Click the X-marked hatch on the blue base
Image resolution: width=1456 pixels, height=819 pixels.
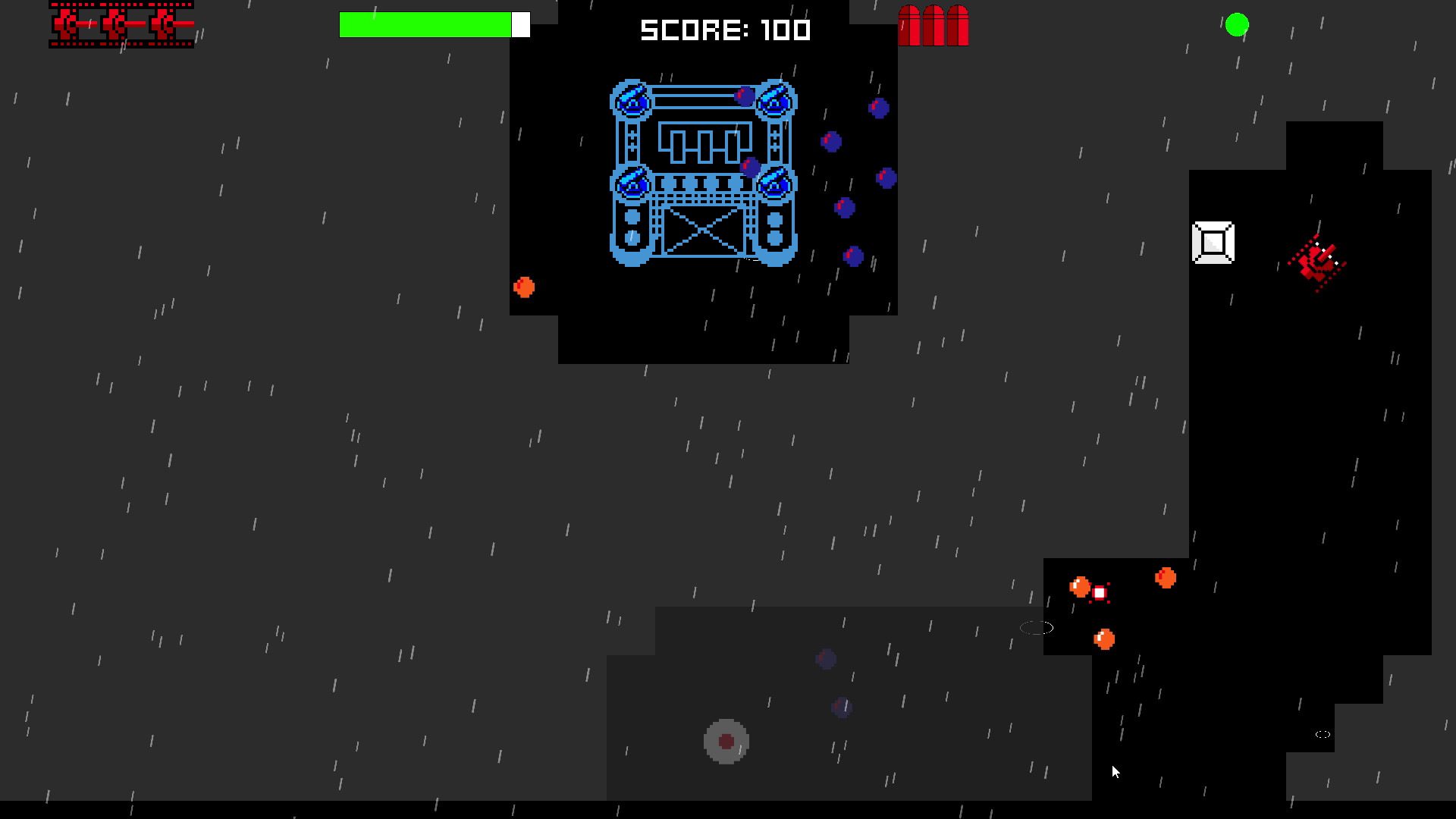[704, 231]
